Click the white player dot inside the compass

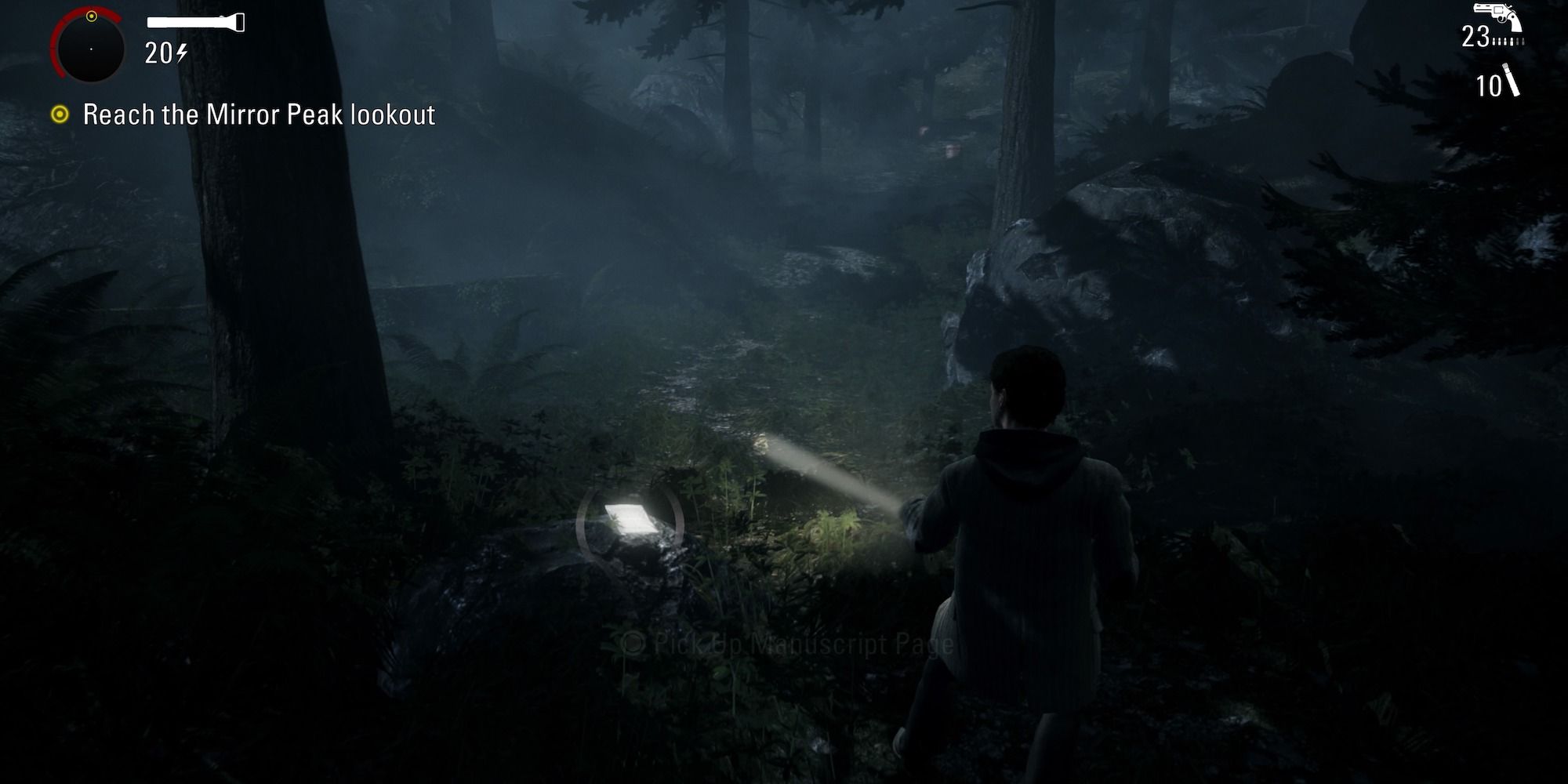tap(92, 49)
